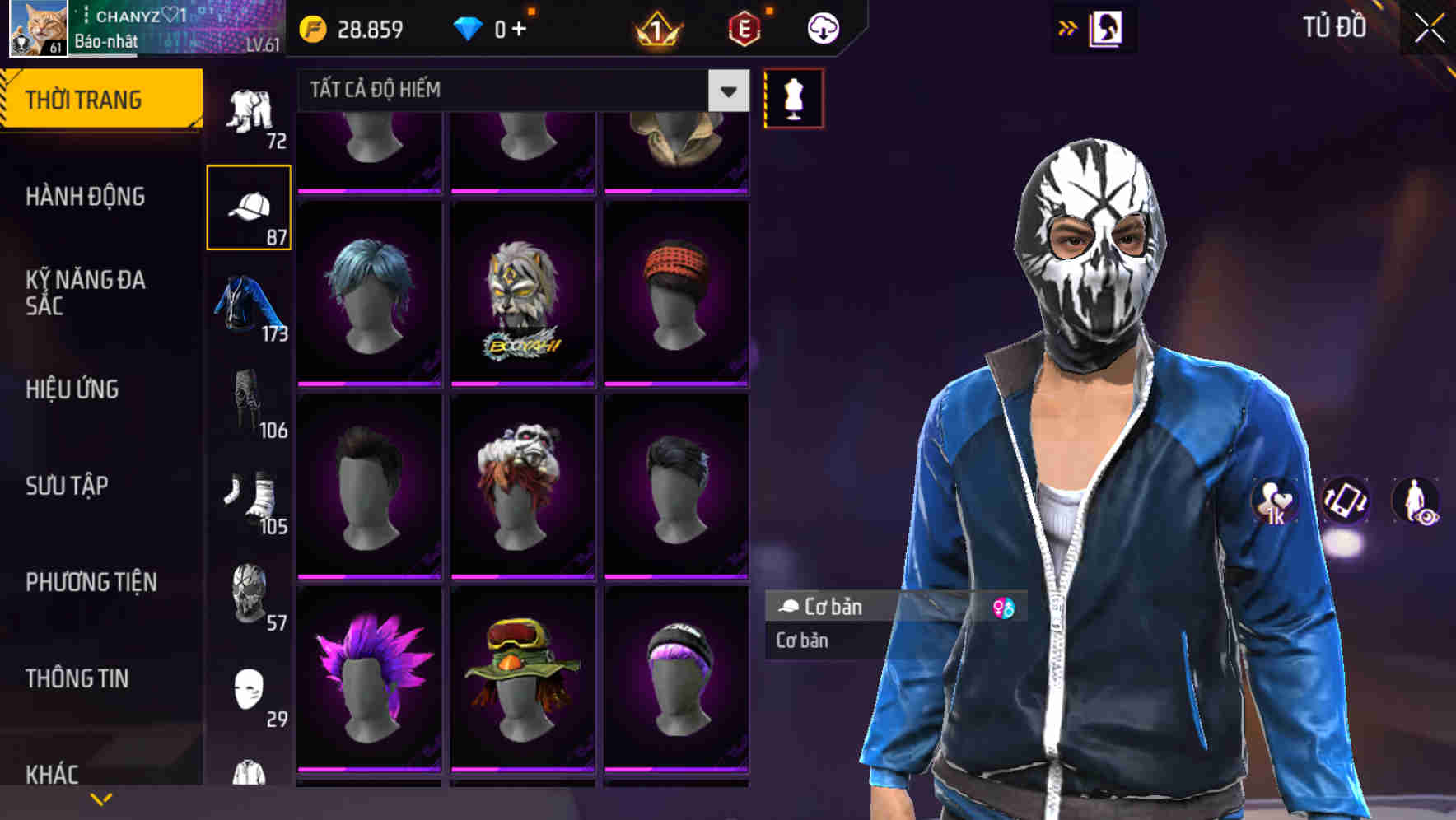Click the rotate device icon near the character
This screenshot has height=820, width=1456.
(x=1345, y=501)
